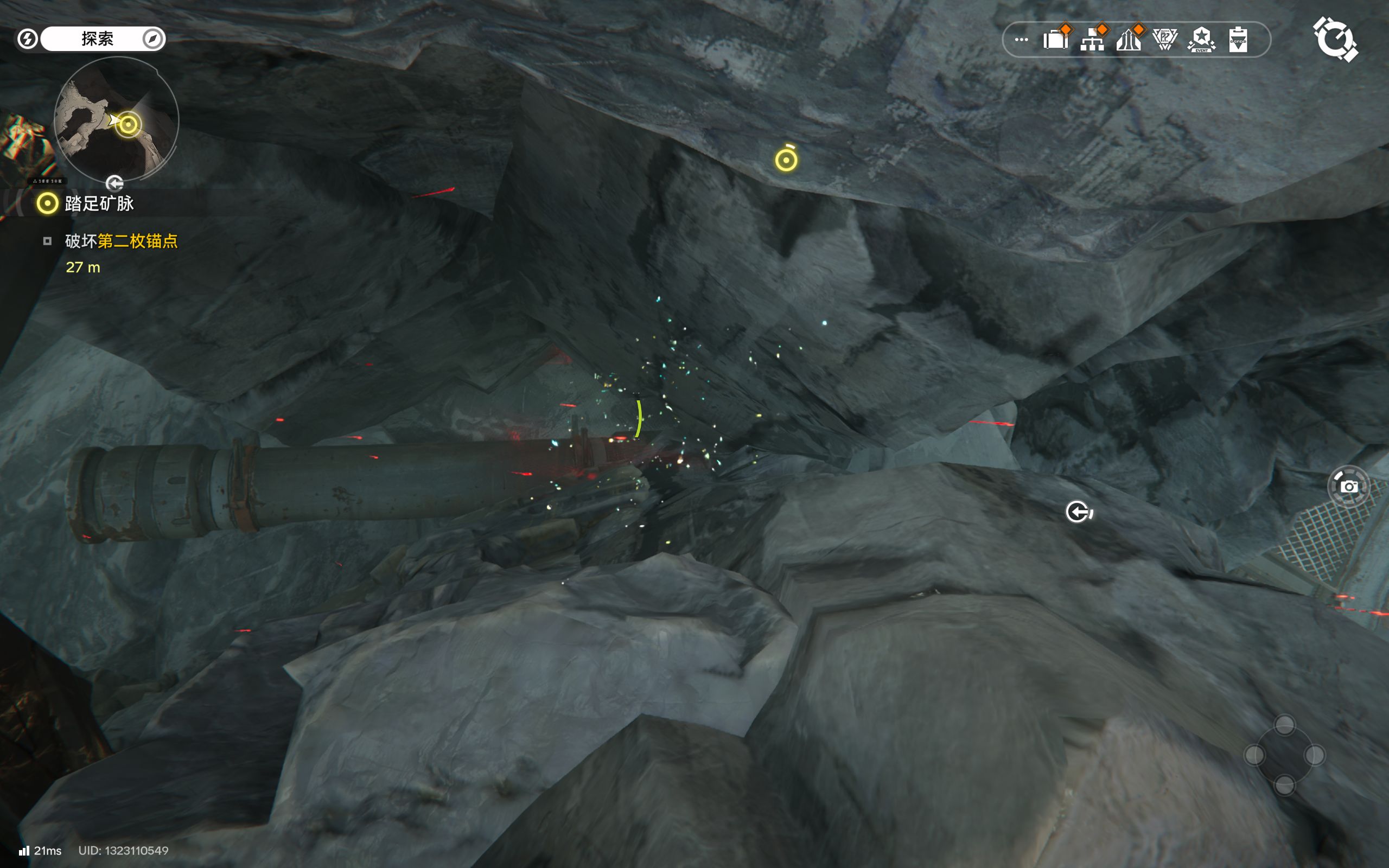Open the upward arrows icon
Viewport: 1389px width, 868px height.
1129,40
